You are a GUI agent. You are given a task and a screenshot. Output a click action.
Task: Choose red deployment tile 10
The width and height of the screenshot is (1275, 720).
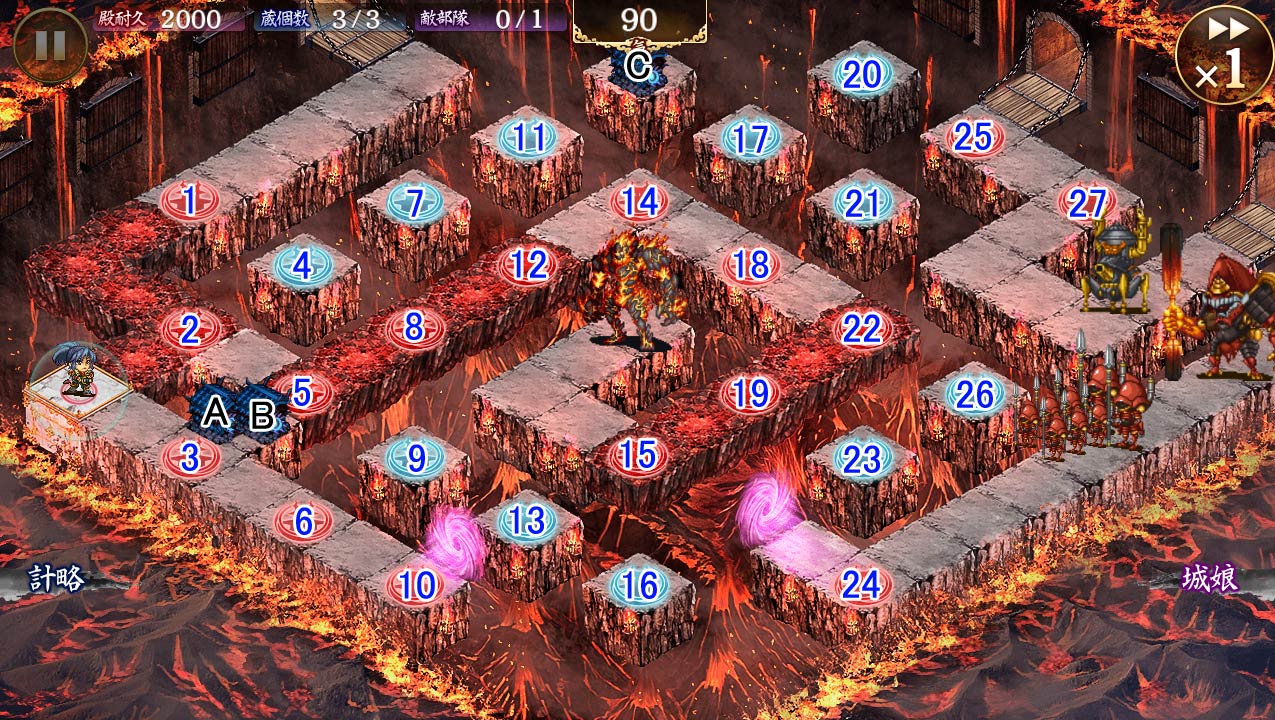(416, 585)
